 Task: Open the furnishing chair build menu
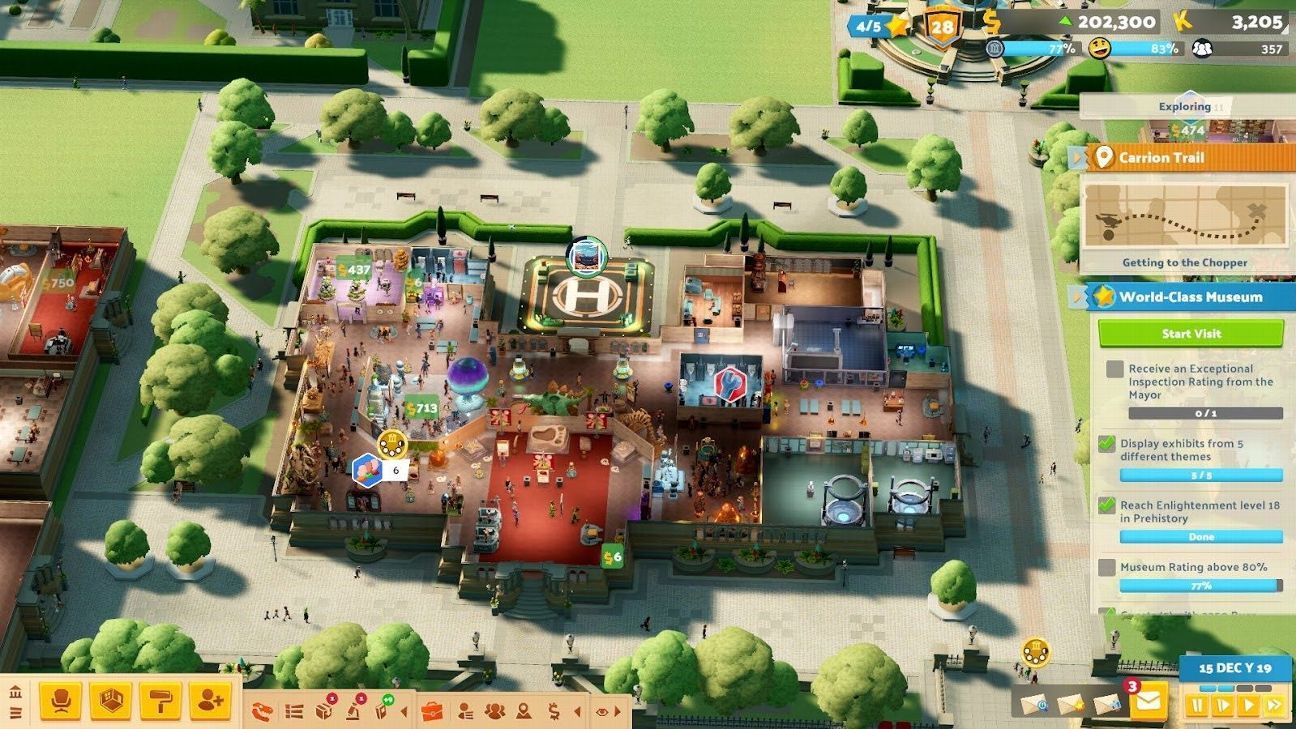[x=60, y=701]
